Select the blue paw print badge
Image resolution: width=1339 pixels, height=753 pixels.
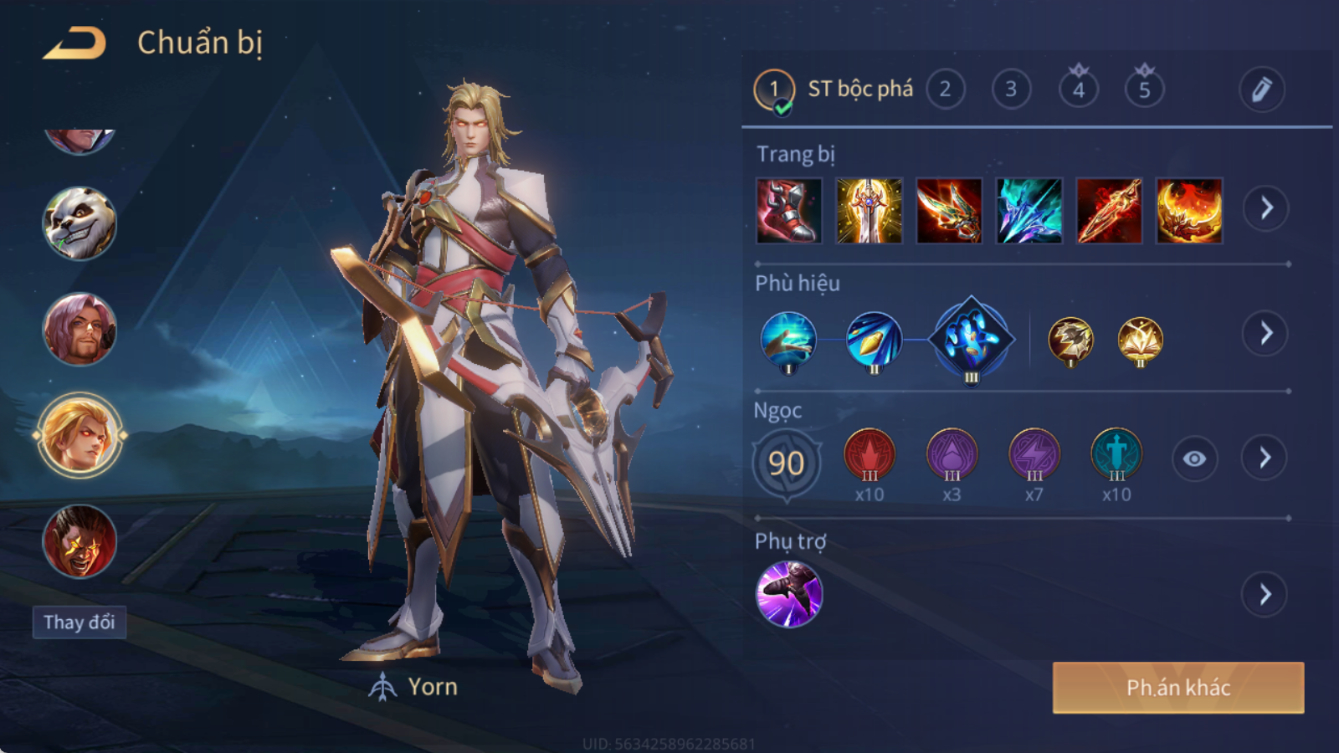[x=971, y=339]
